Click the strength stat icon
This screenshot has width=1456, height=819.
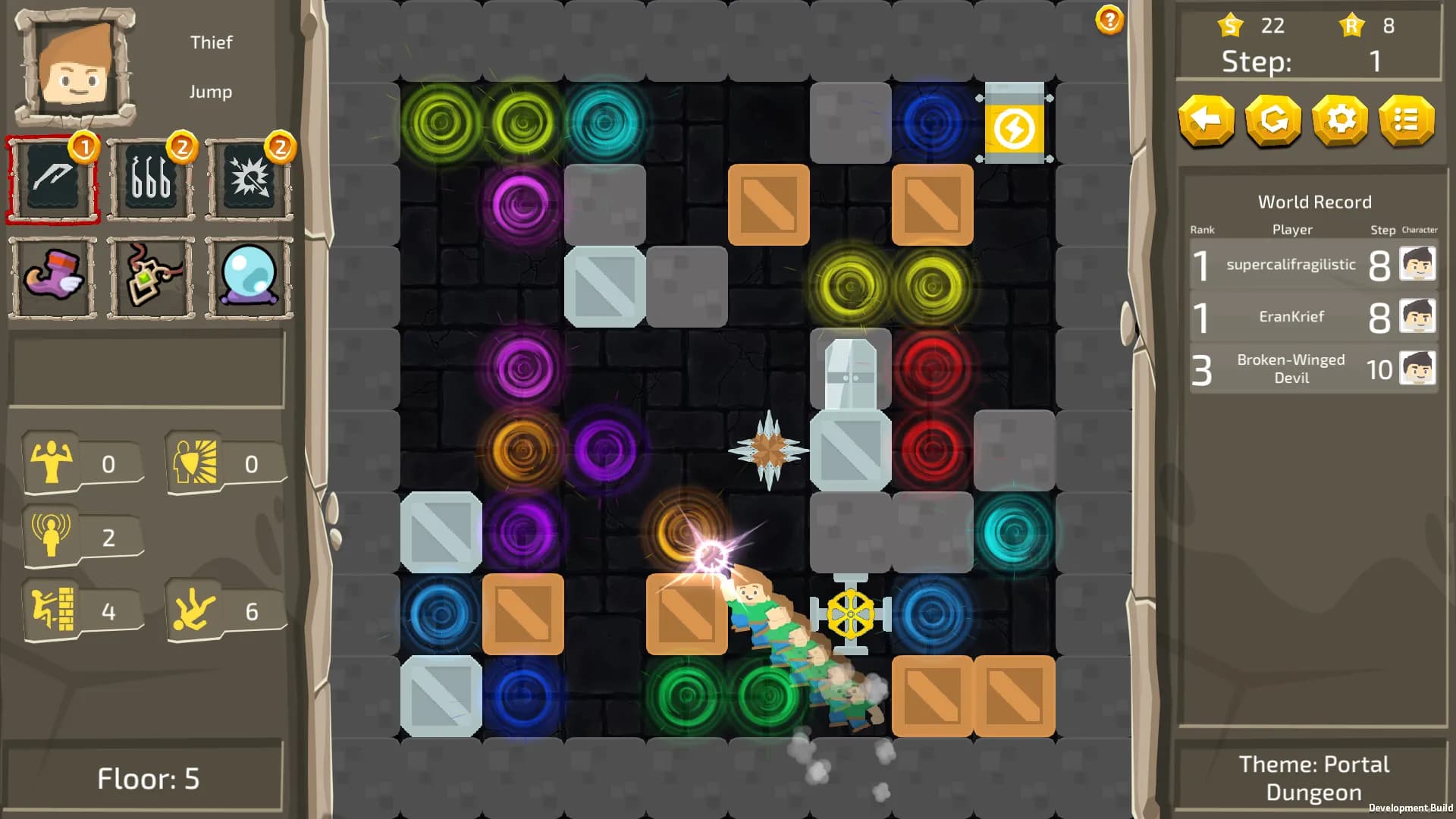pyautogui.click(x=52, y=461)
